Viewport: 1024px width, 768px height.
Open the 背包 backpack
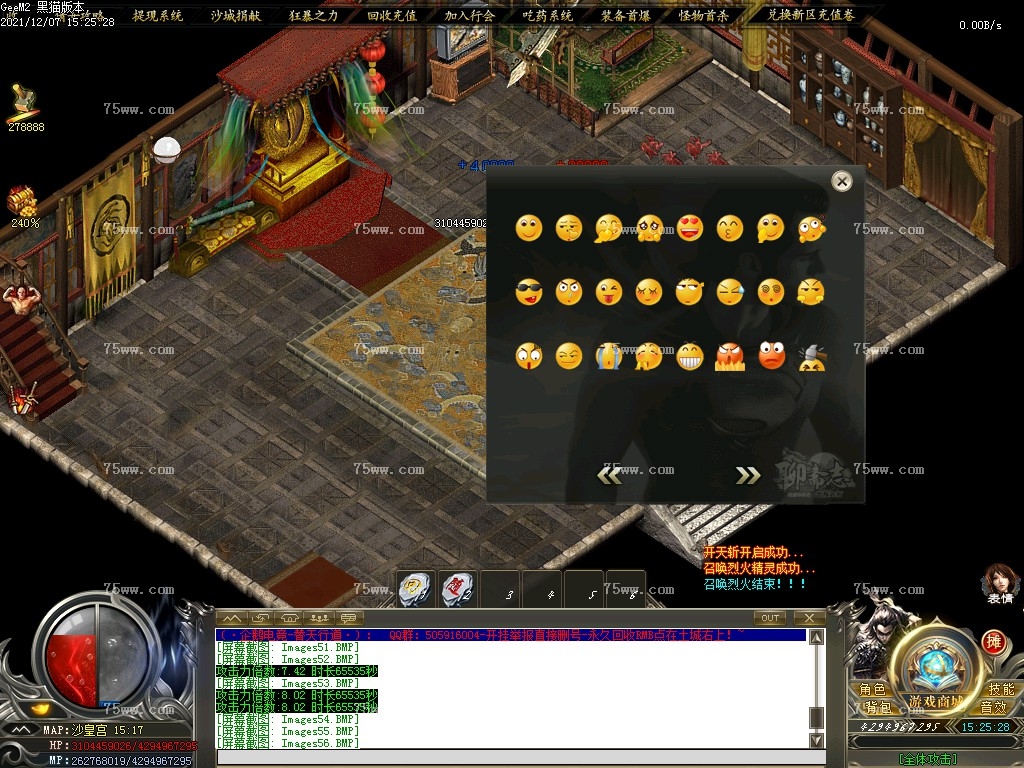tap(877, 707)
